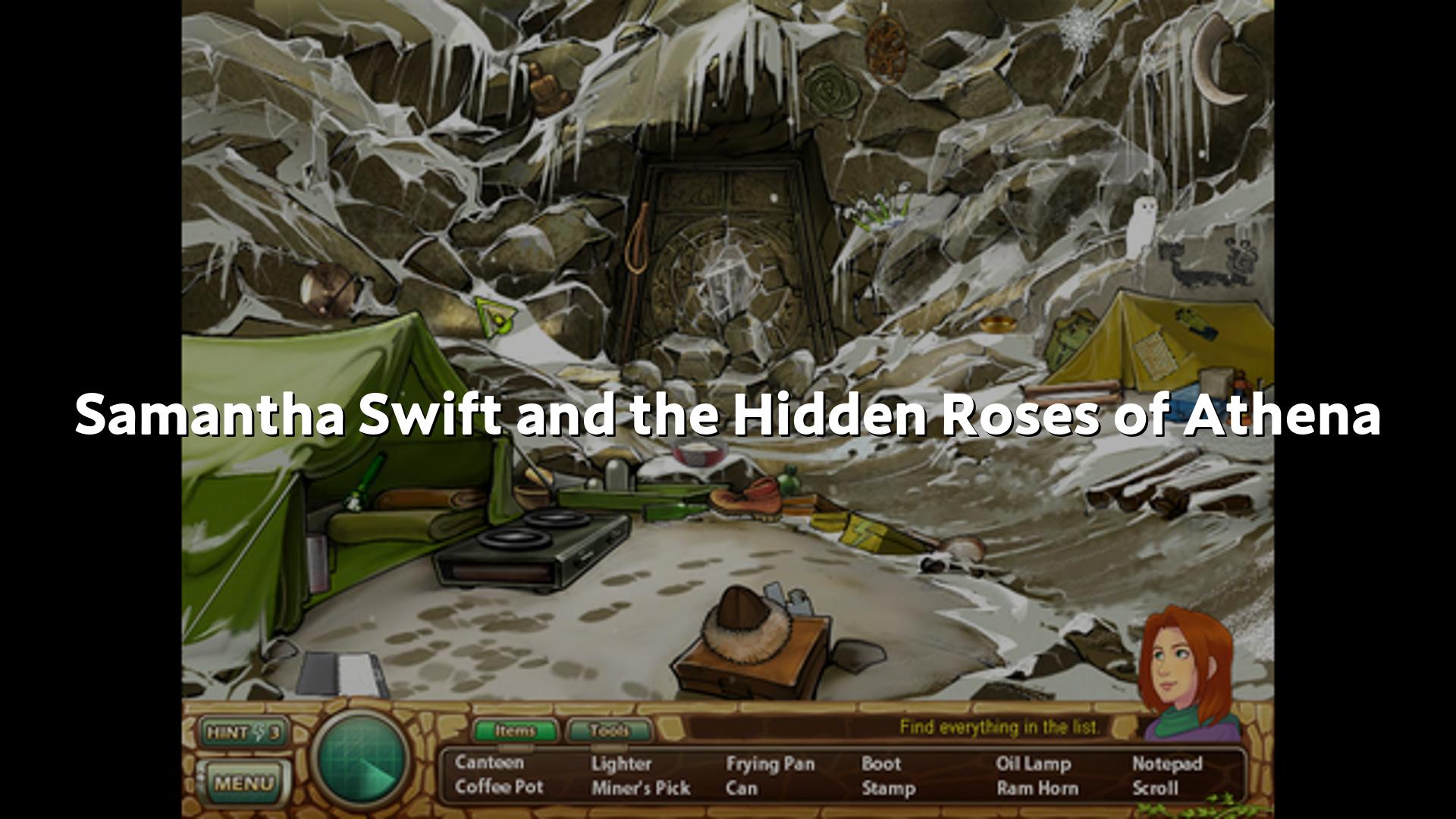
Task: Switch to the Items tab
Action: (x=516, y=731)
